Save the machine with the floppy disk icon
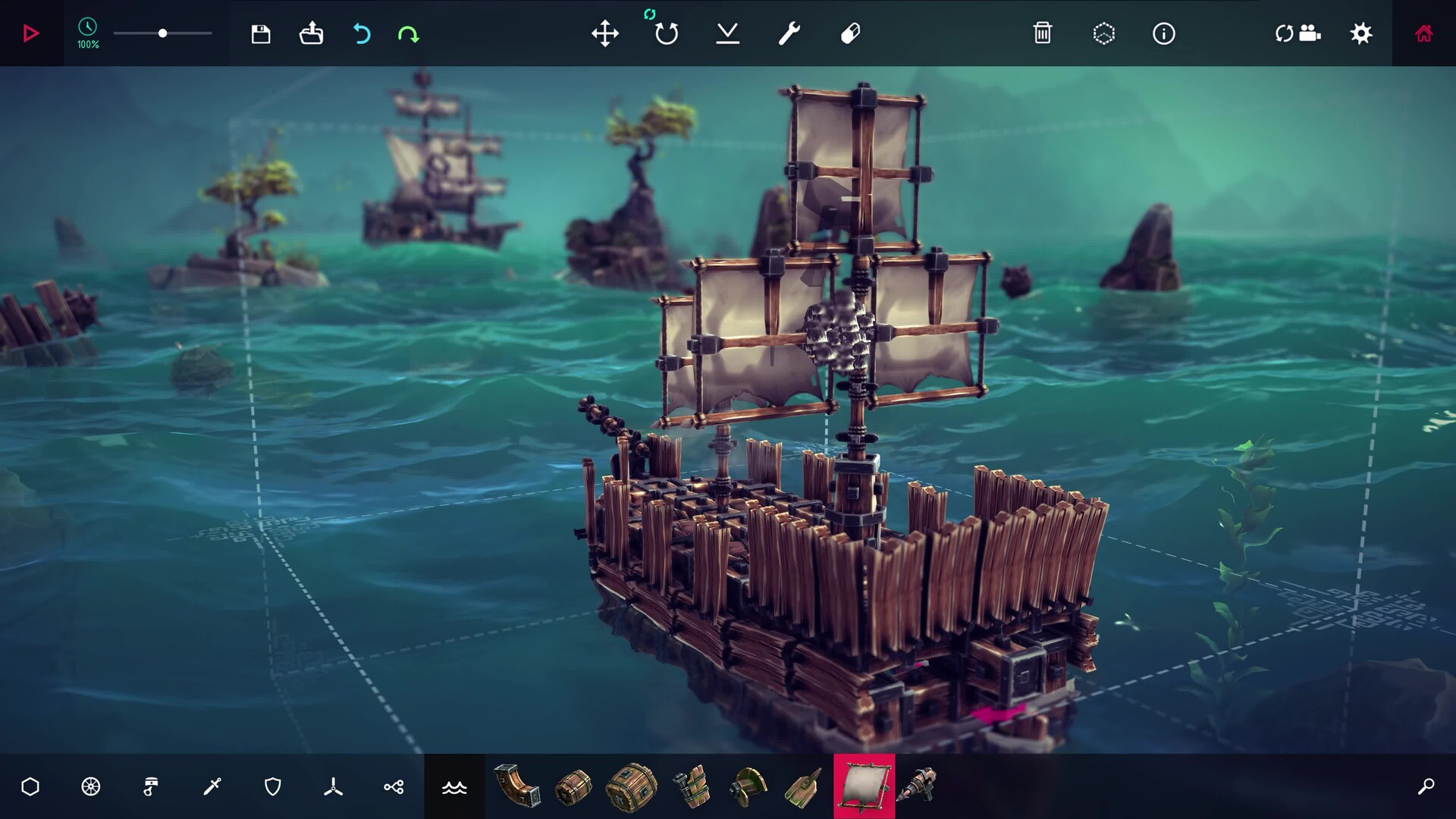 (x=261, y=33)
